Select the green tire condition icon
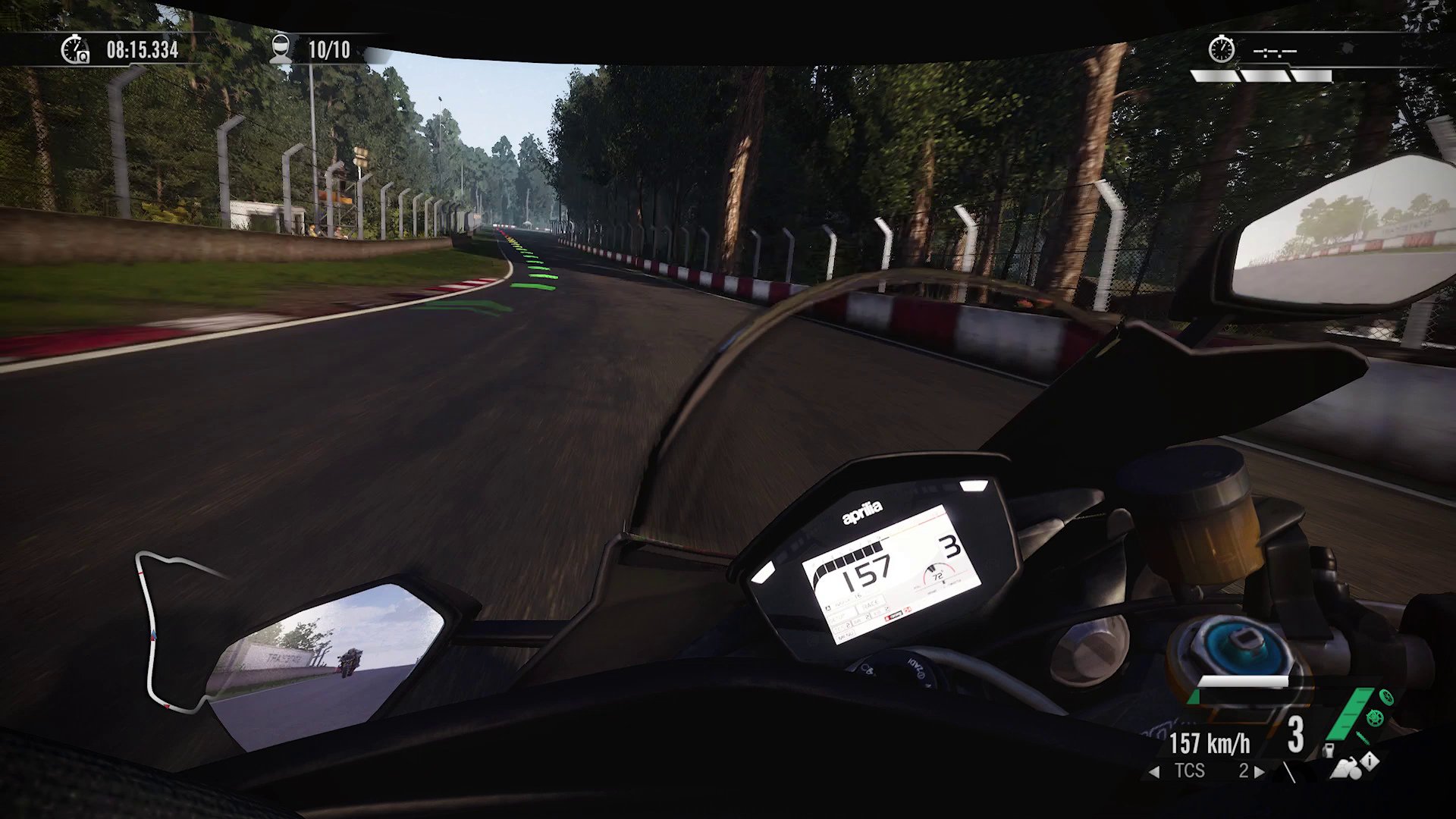This screenshot has height=819, width=1456. (x=1386, y=696)
